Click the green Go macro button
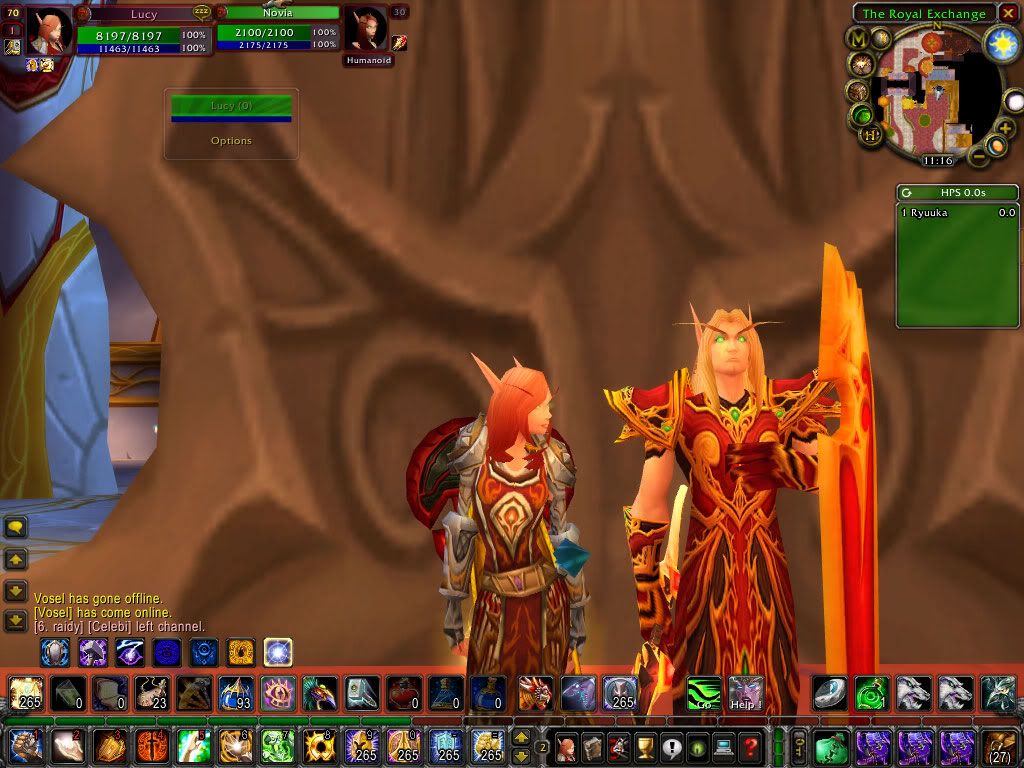The width and height of the screenshot is (1024, 768). click(704, 693)
